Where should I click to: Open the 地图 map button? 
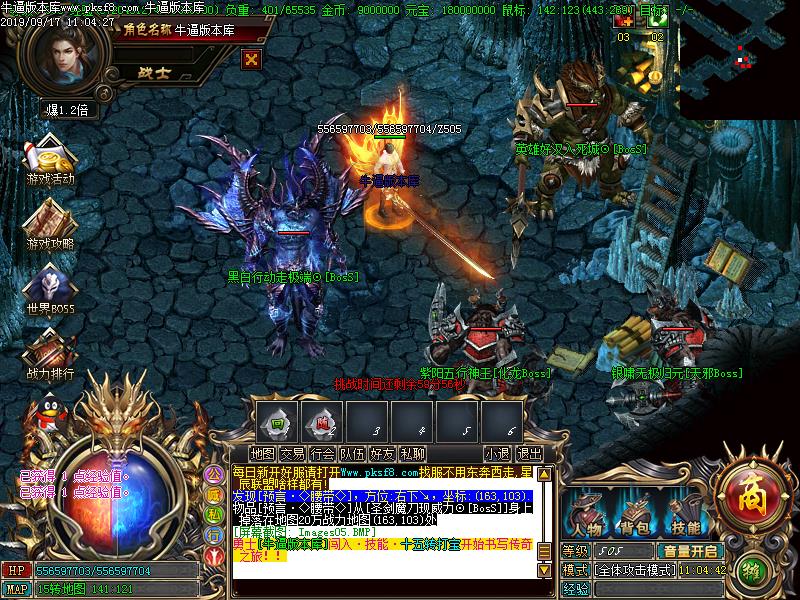click(263, 454)
